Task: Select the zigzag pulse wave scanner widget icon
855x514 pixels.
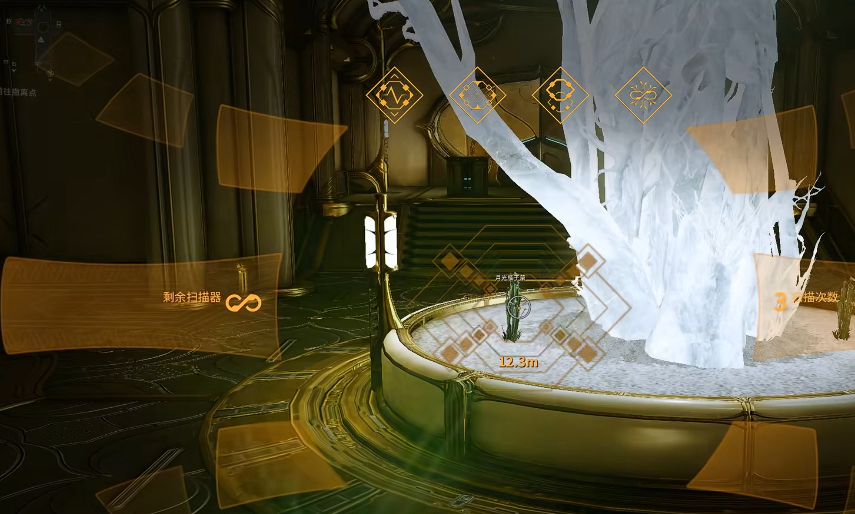Action: point(394,95)
